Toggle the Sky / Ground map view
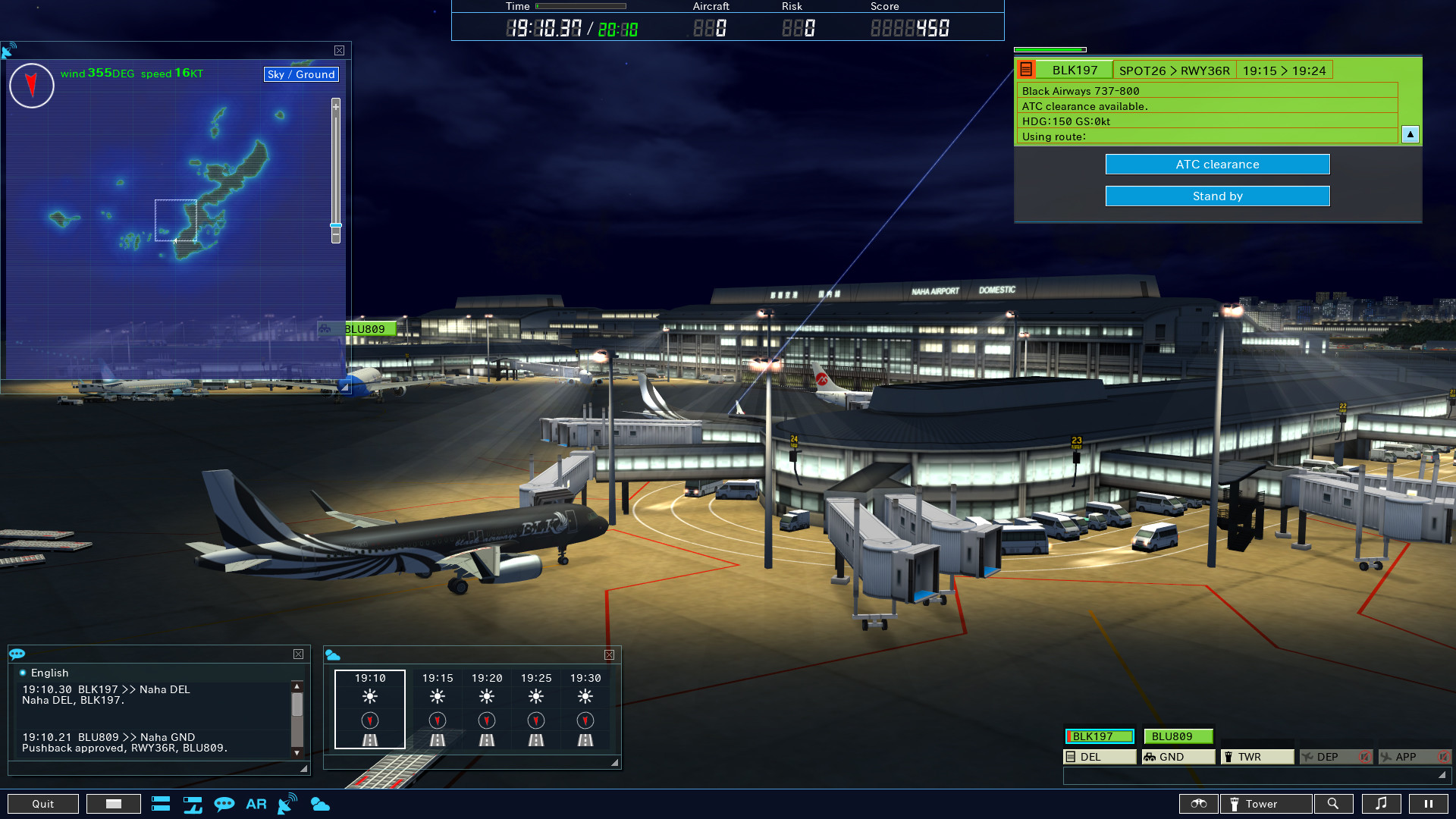This screenshot has width=1456, height=819. pyautogui.click(x=300, y=74)
